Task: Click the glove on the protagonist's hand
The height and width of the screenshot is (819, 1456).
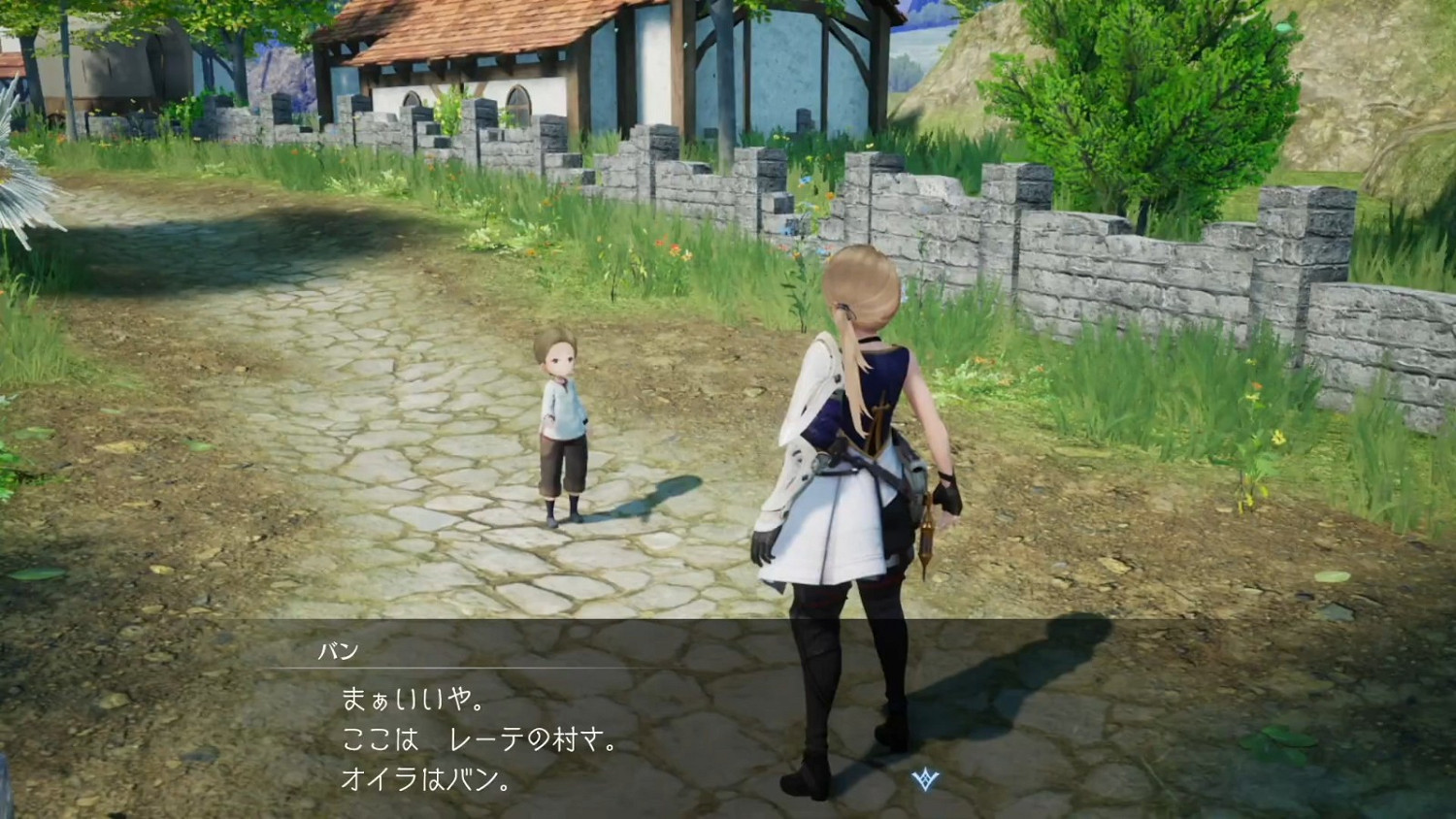Action: (x=764, y=543)
